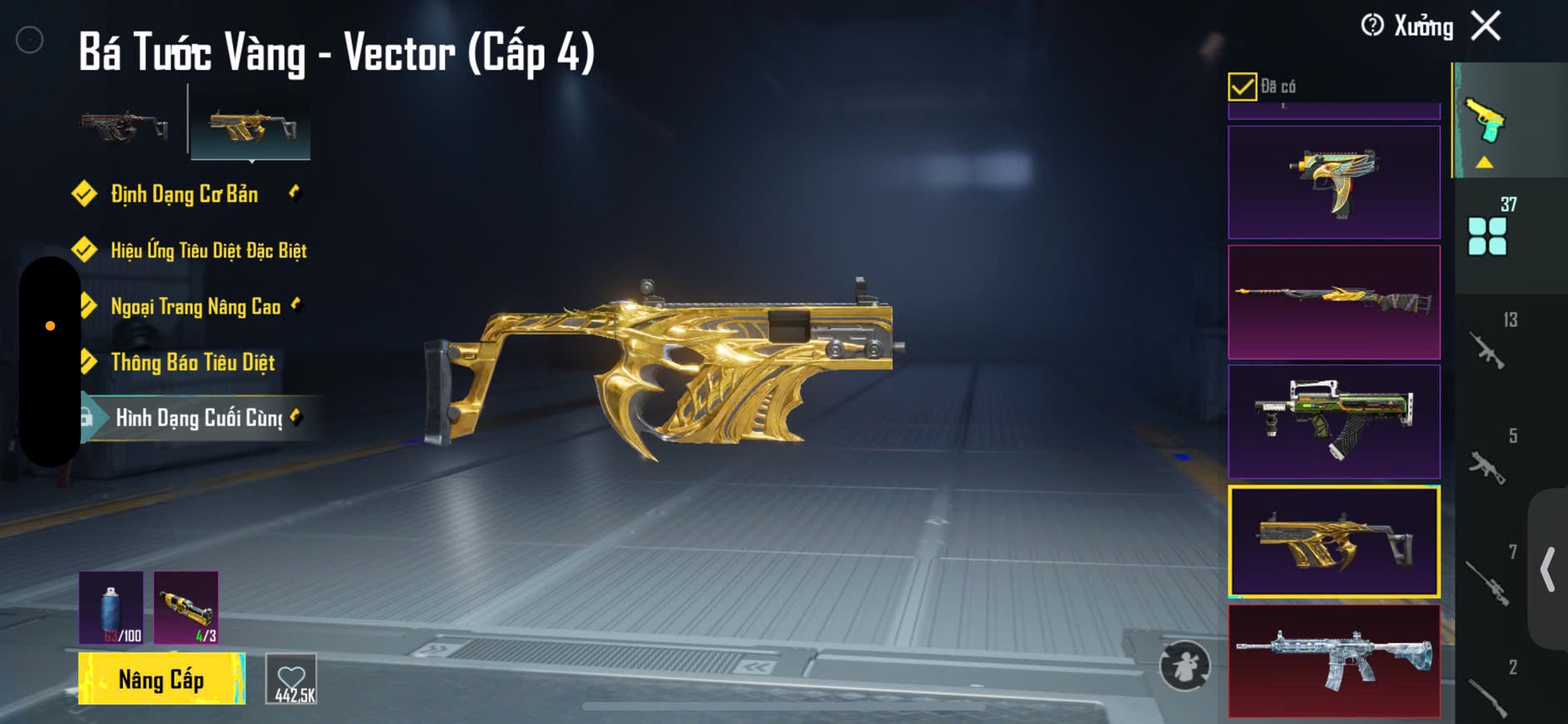1568x724 pixels.
Task: Open Thông Báo Tiêu Diệt entry
Action: tap(192, 362)
